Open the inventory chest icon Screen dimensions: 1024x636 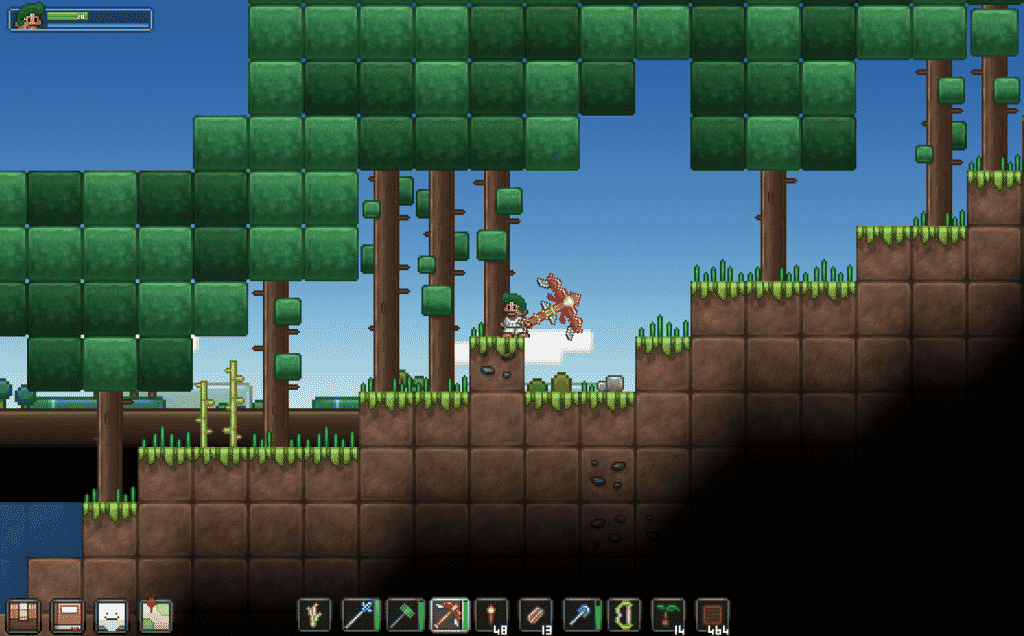(22, 614)
